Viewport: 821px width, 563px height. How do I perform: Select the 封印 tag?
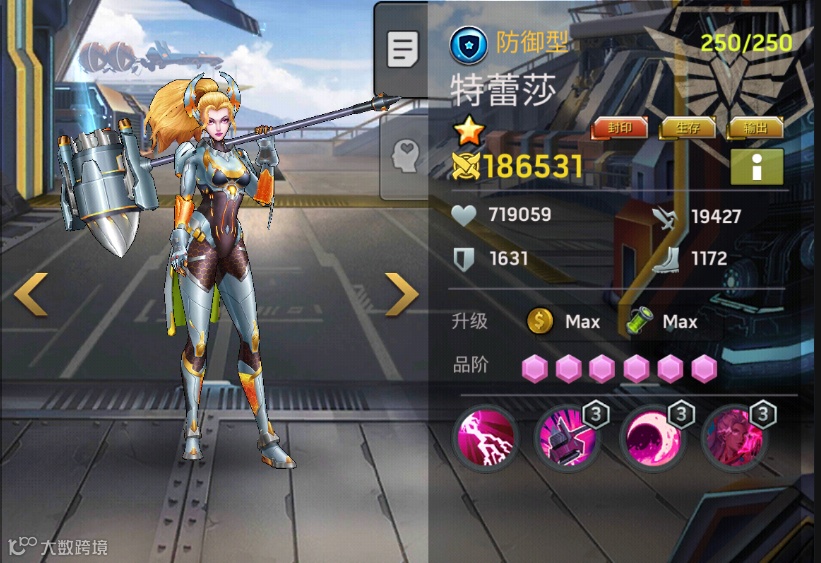tap(618, 128)
